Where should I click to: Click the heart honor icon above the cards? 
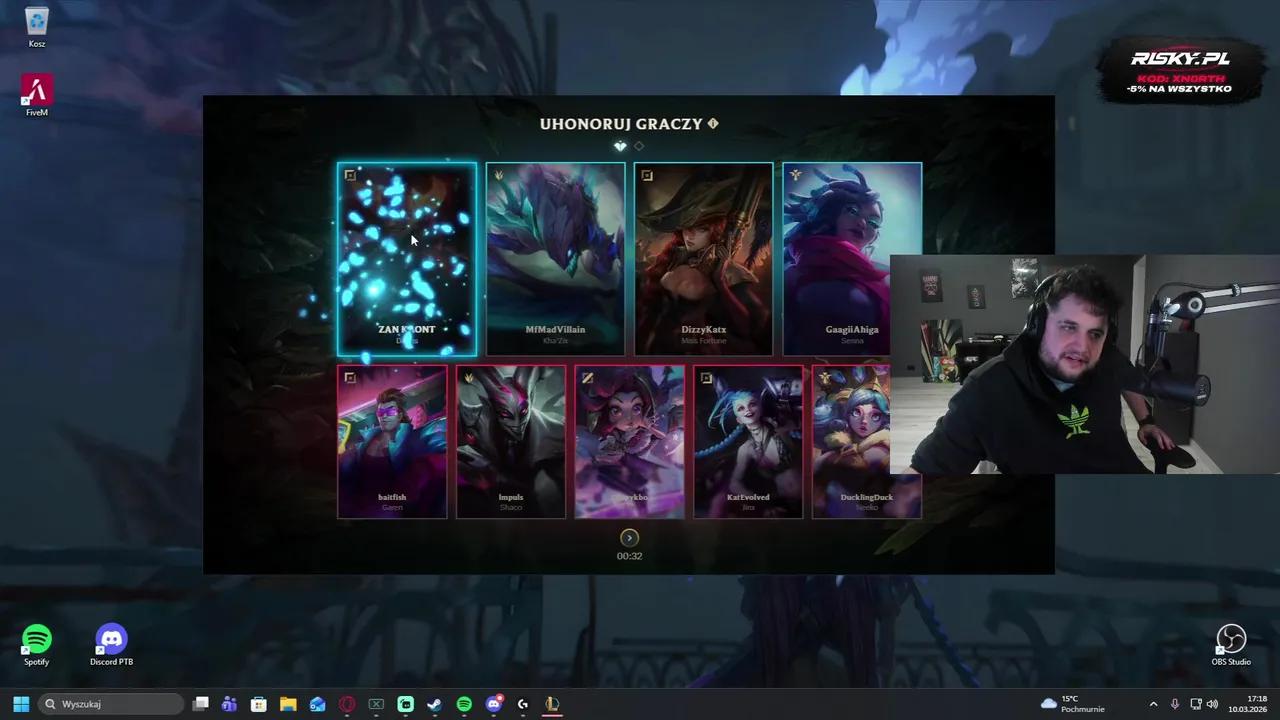click(x=620, y=146)
